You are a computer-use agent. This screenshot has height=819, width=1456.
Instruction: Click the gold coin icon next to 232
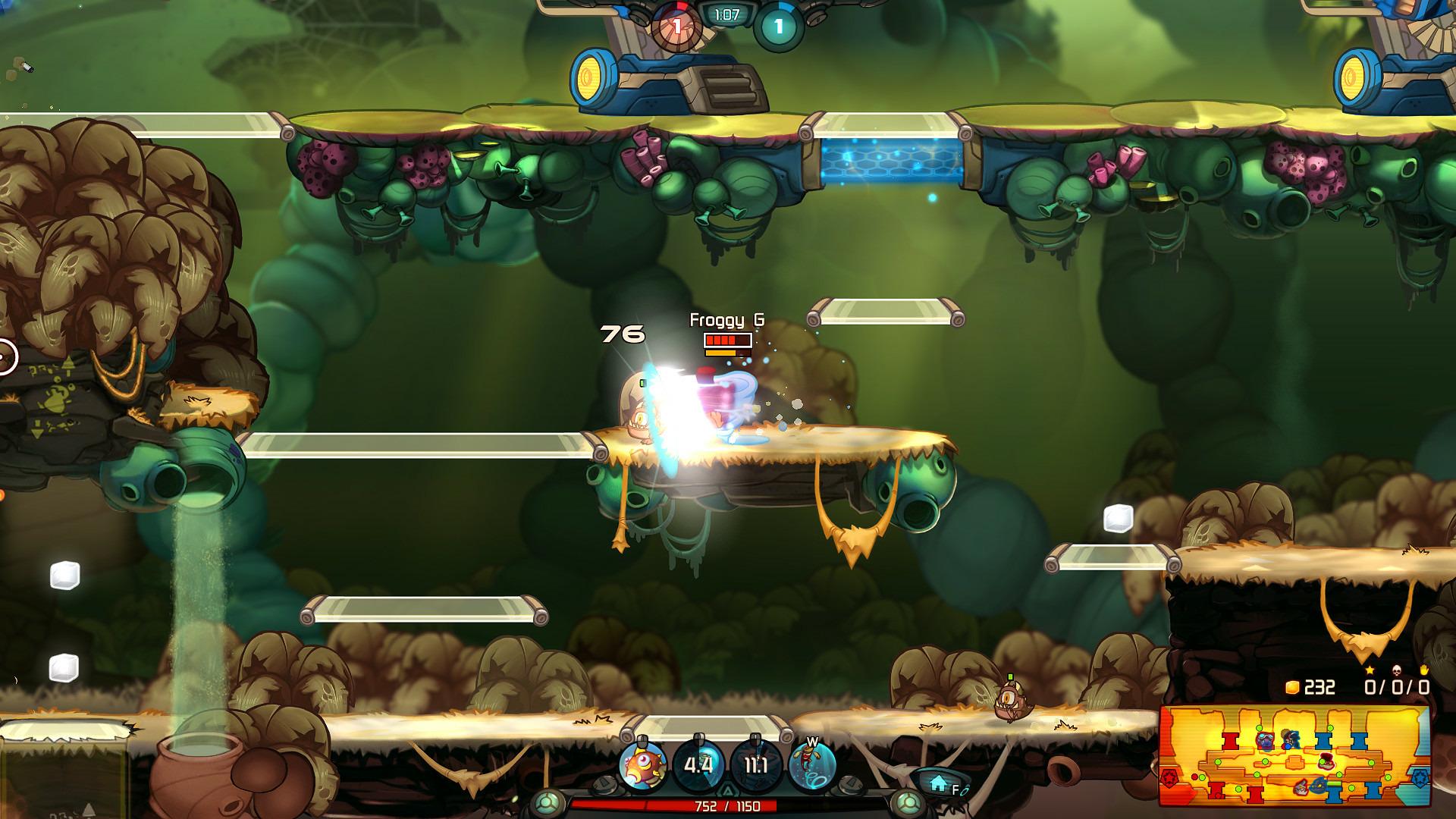click(1291, 687)
